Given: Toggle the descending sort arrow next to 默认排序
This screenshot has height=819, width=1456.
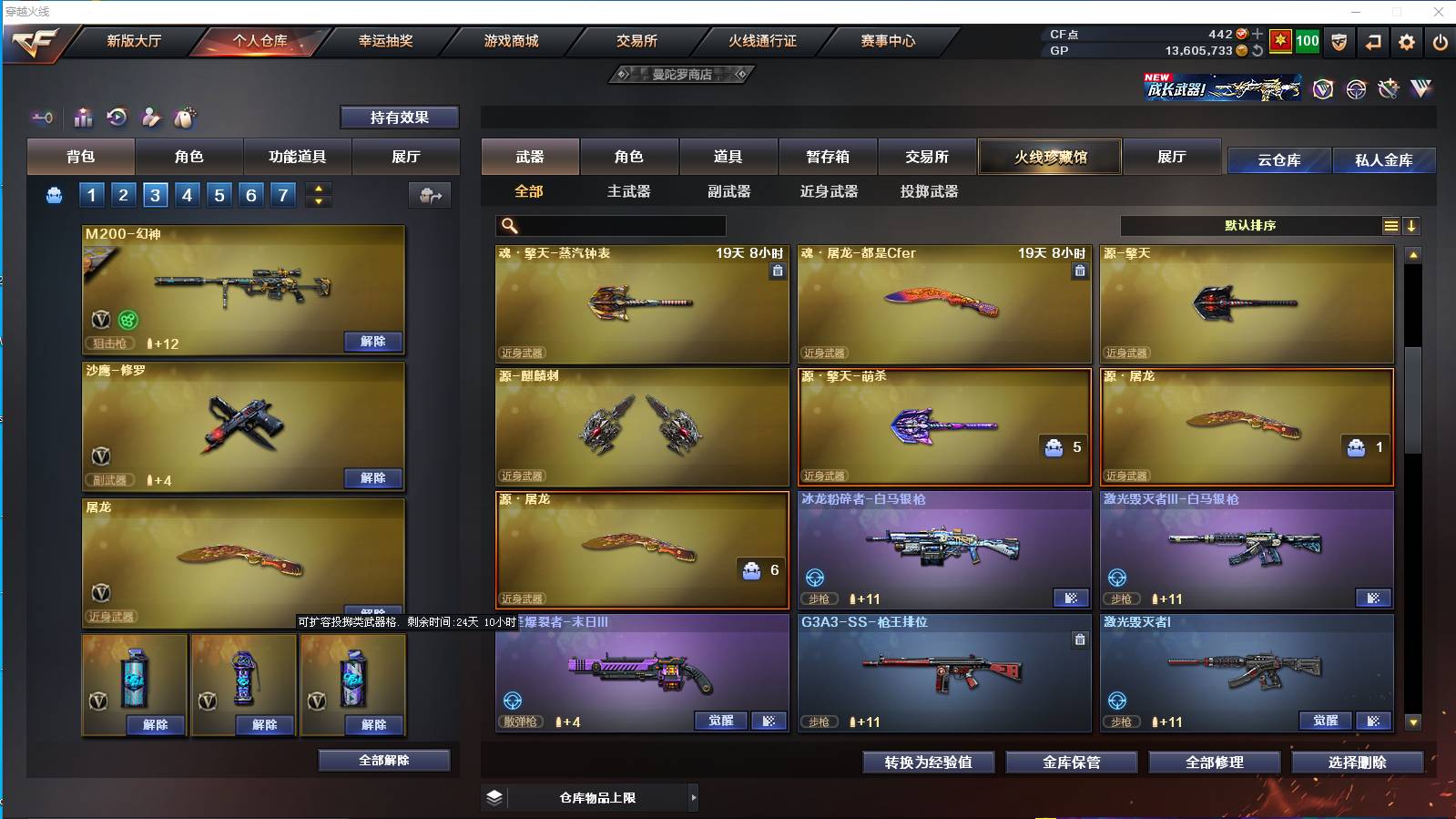Looking at the screenshot, I should point(1412,225).
